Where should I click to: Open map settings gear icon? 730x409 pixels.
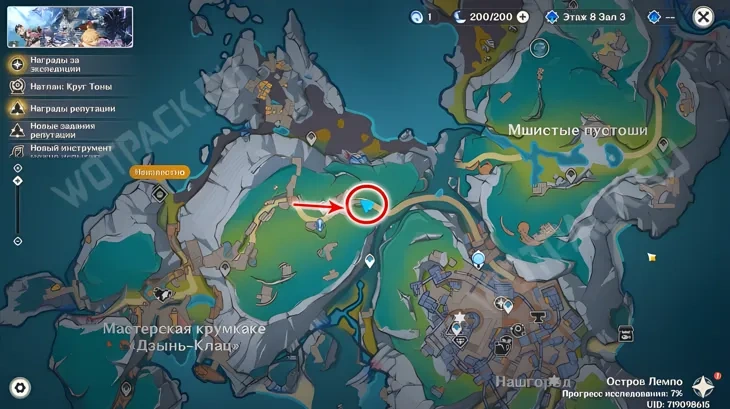point(19,388)
